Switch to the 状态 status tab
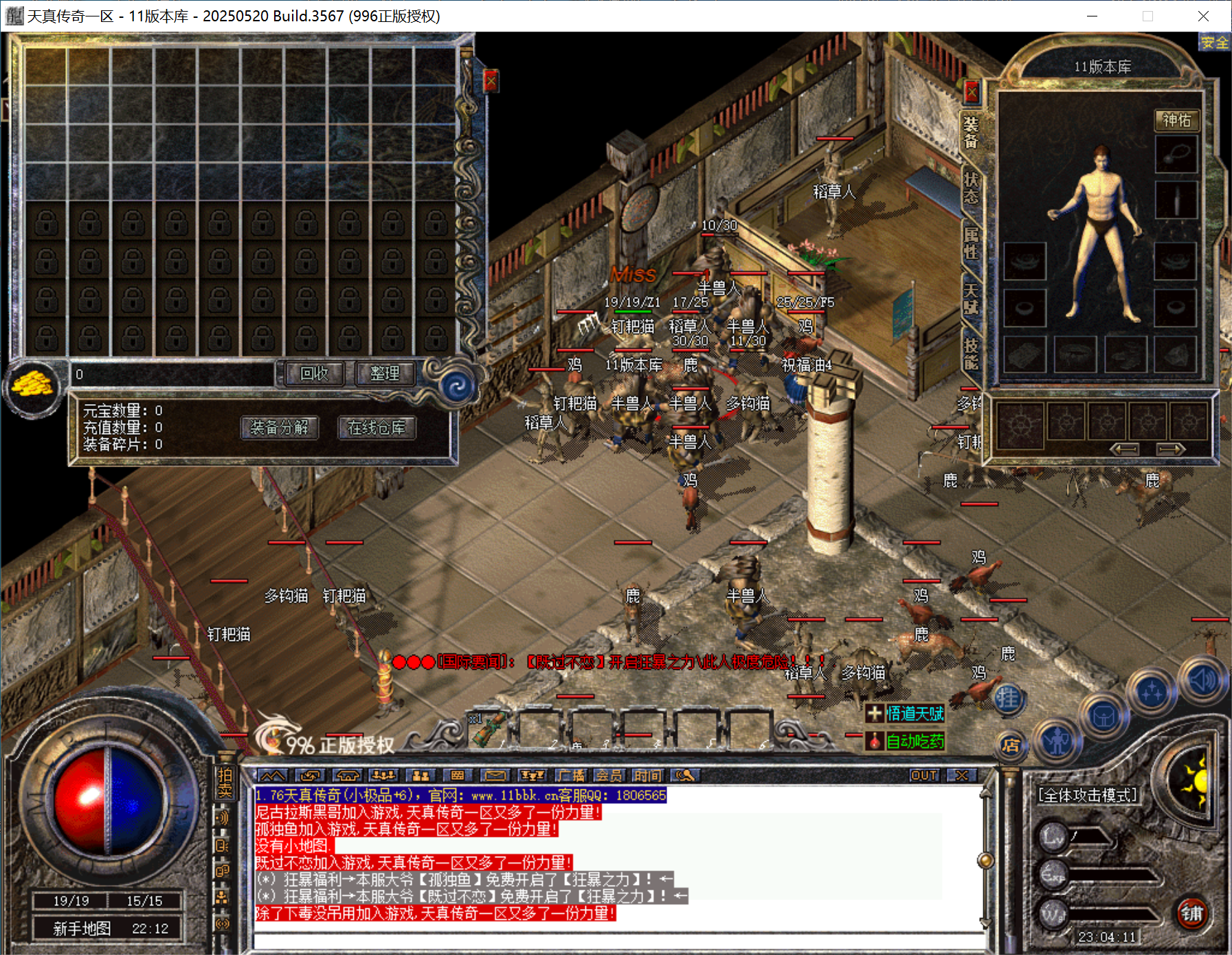 (971, 188)
